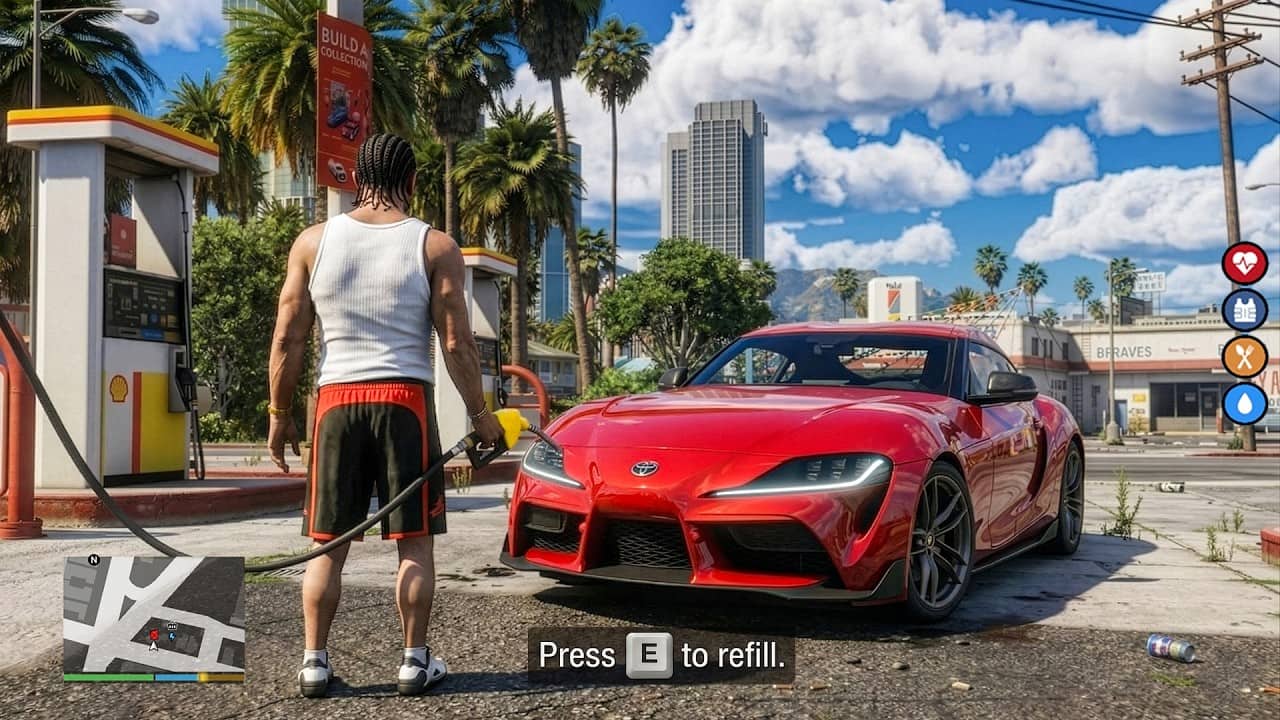Click the north compass indicator on the minimap

95,560
